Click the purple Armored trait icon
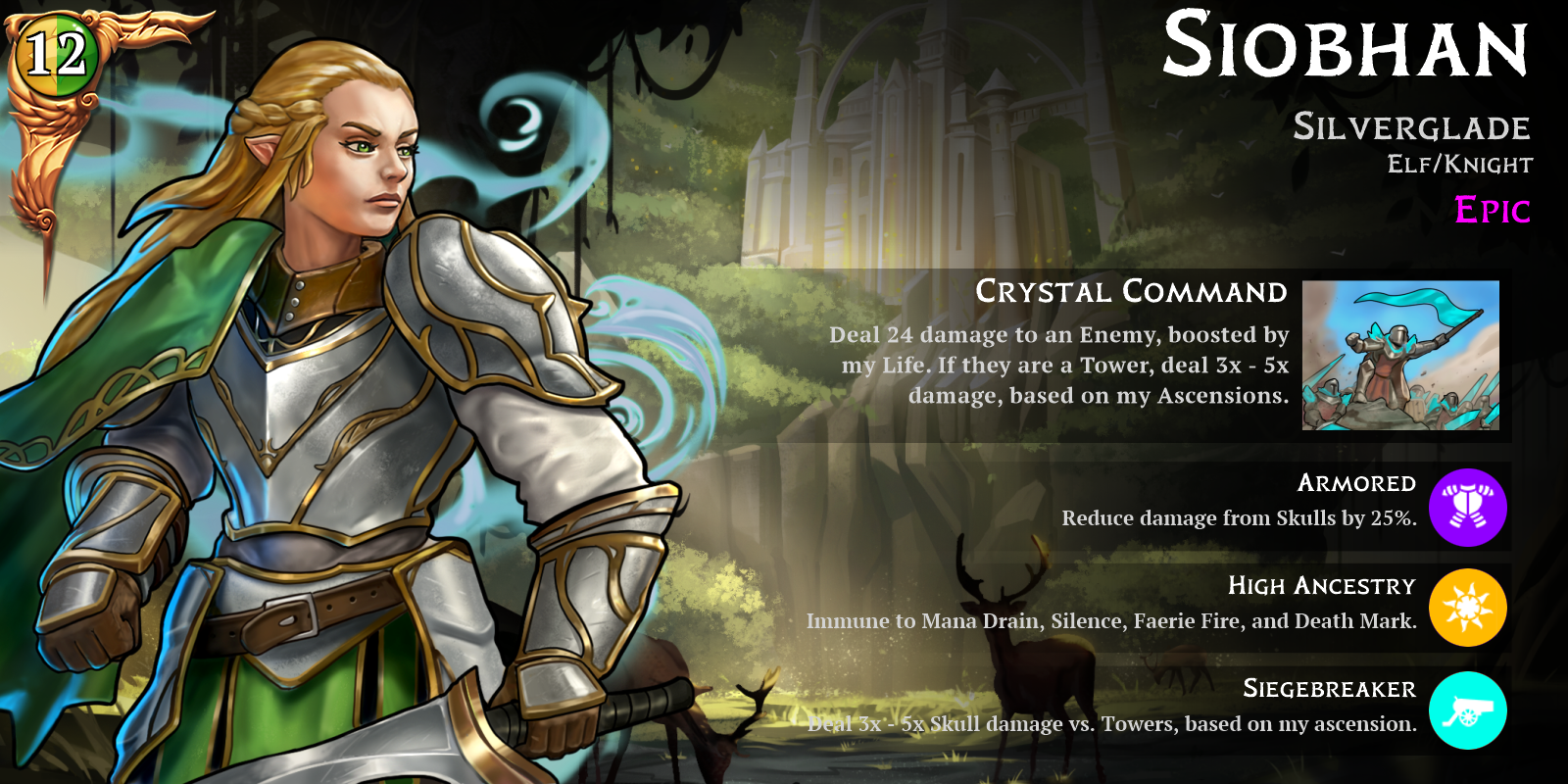 point(1467,508)
